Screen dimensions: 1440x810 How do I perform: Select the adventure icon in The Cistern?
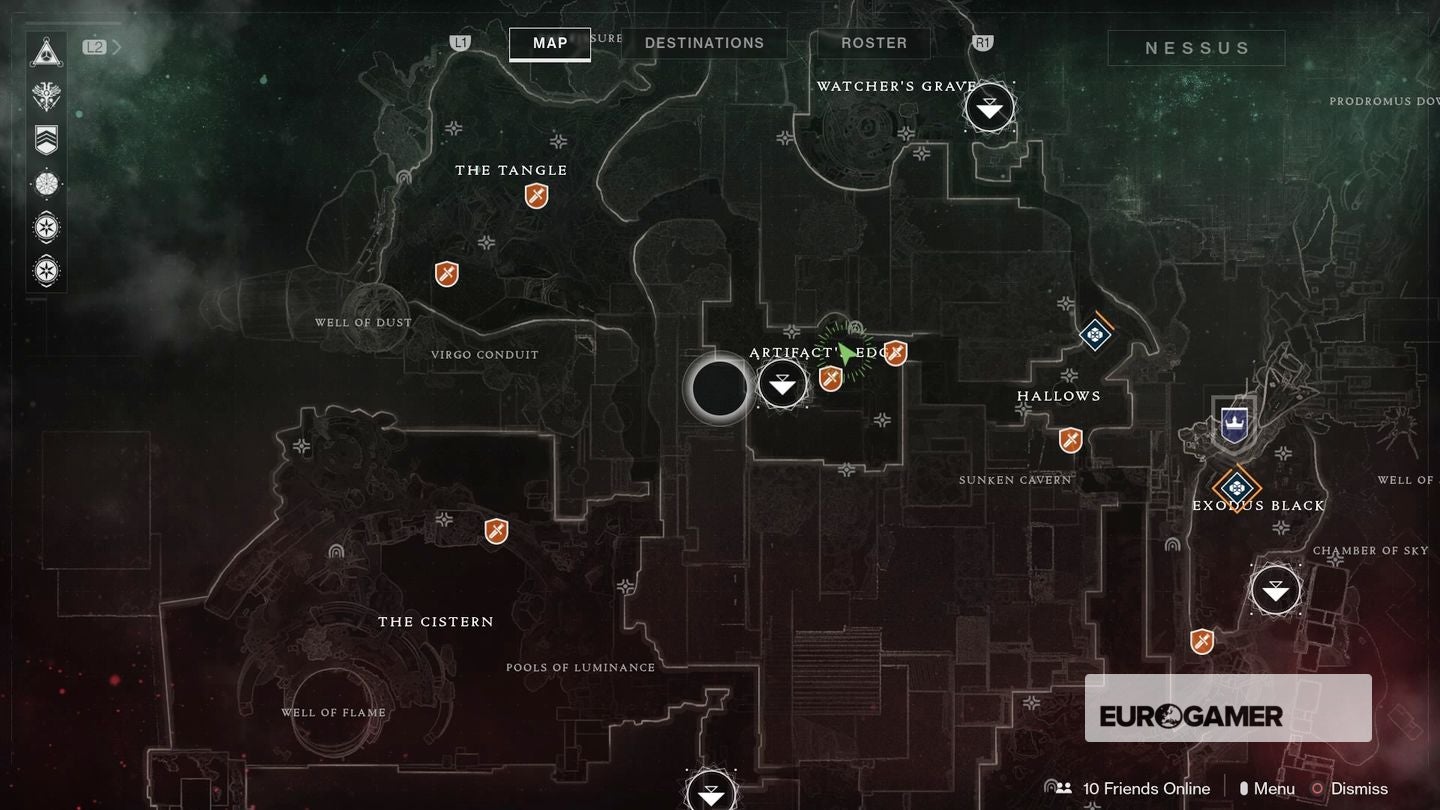495,531
